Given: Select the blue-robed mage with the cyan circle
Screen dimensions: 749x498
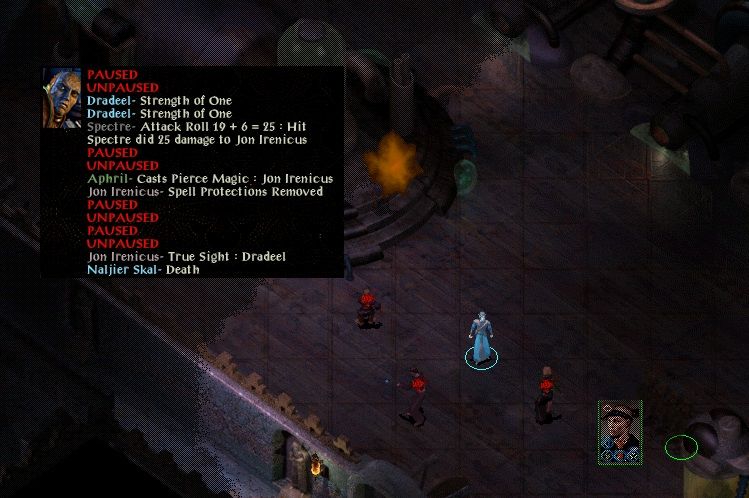Looking at the screenshot, I should 481,339.
